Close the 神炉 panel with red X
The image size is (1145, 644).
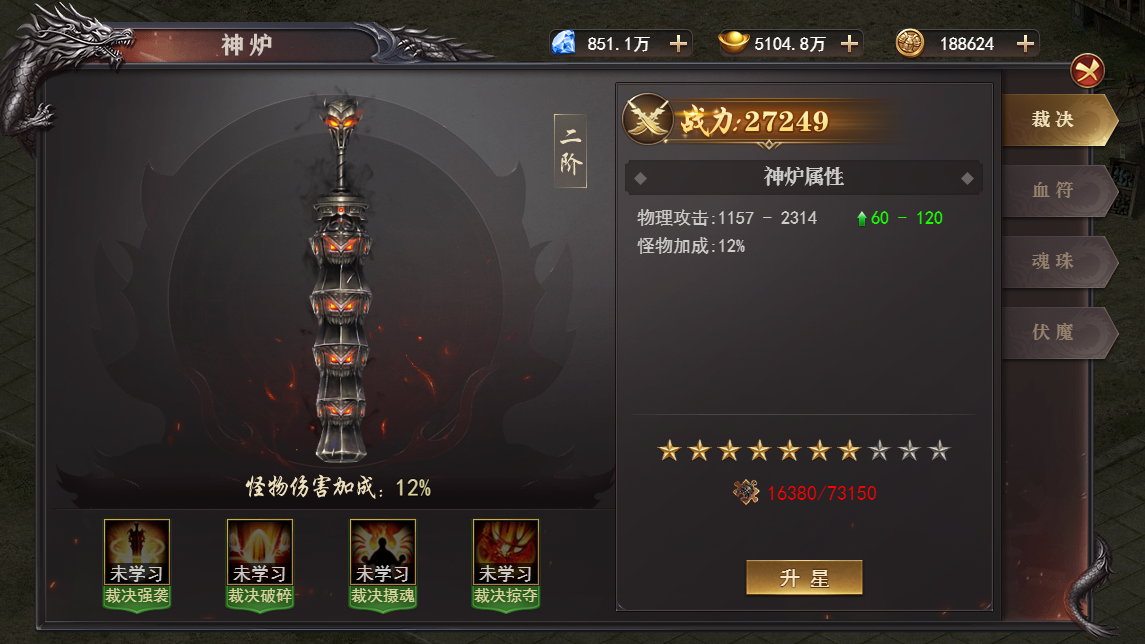coord(1087,71)
